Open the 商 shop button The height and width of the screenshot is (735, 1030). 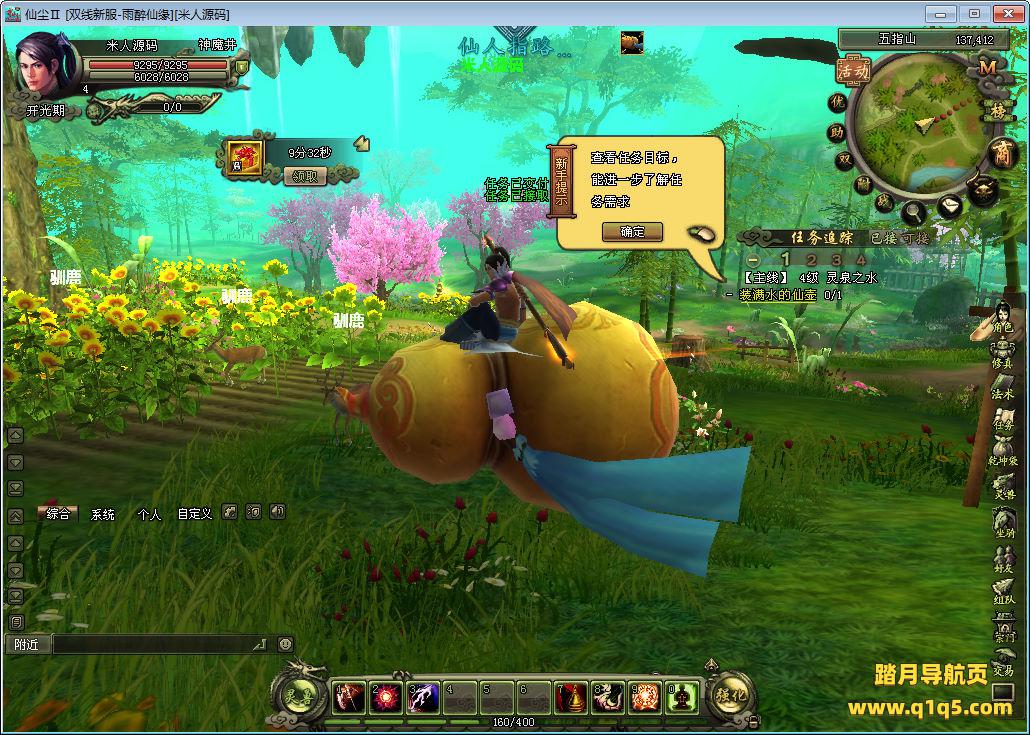[x=1001, y=153]
